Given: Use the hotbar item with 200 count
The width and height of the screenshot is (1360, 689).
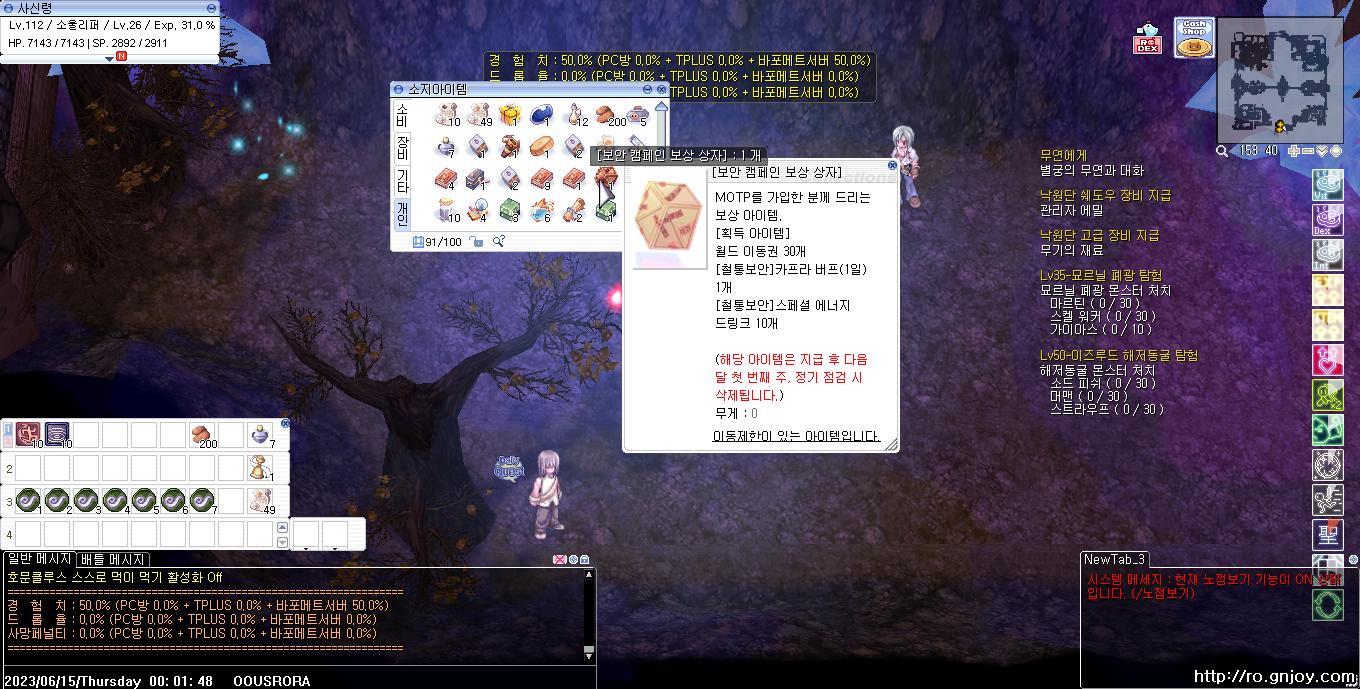Looking at the screenshot, I should 202,435.
